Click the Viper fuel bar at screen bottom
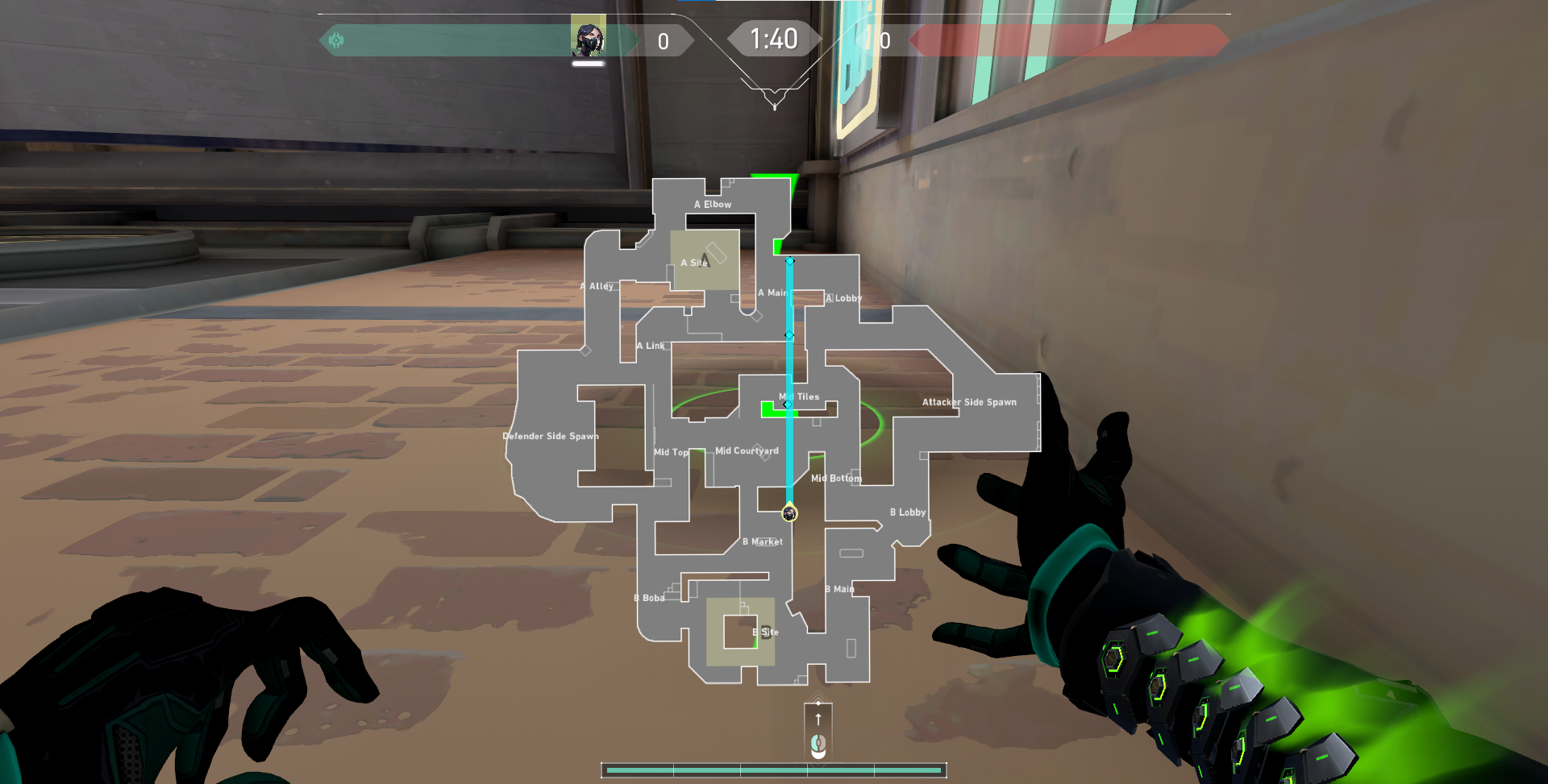The width and height of the screenshot is (1548, 784). click(x=774, y=769)
